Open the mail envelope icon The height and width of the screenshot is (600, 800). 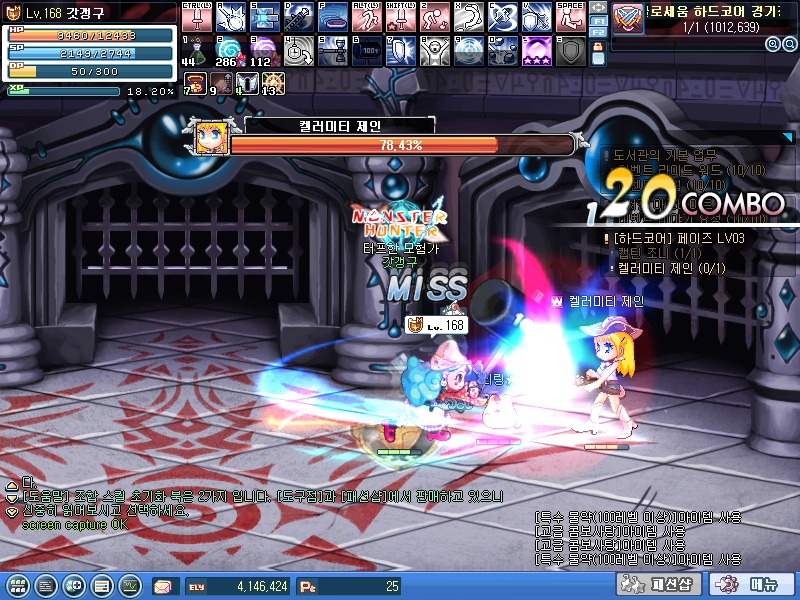(163, 586)
